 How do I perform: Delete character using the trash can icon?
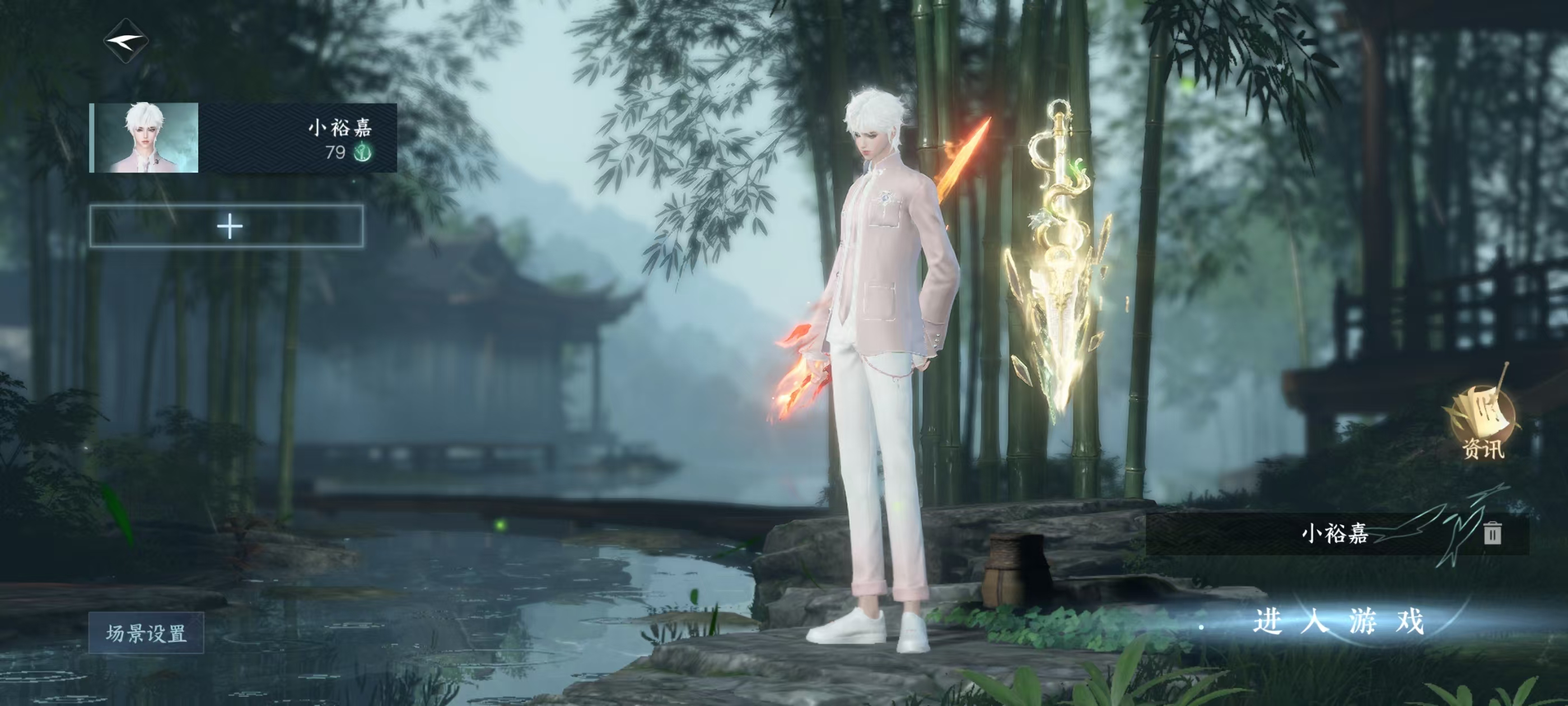tap(1492, 533)
